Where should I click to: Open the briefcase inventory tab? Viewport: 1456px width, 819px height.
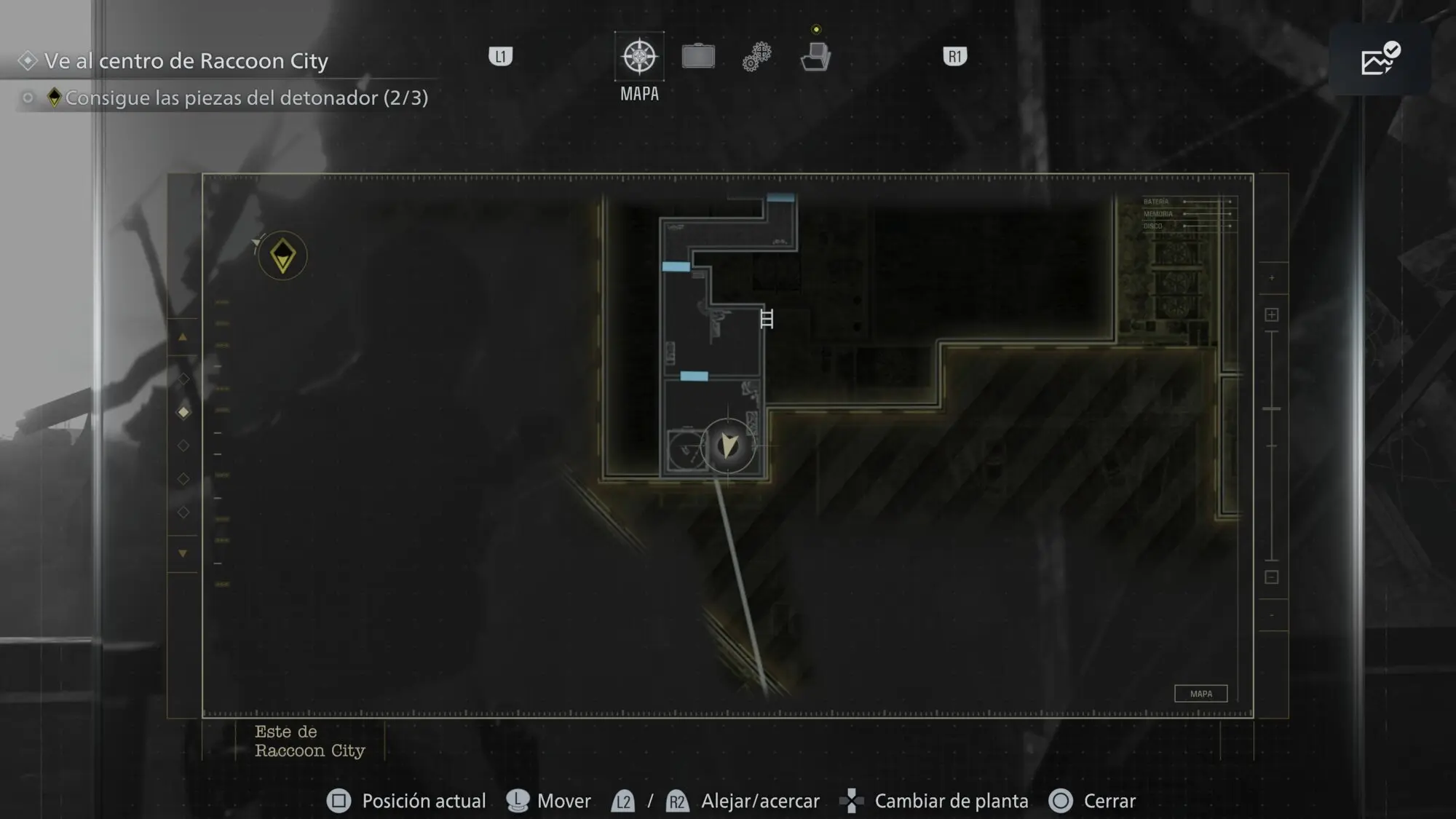(698, 57)
